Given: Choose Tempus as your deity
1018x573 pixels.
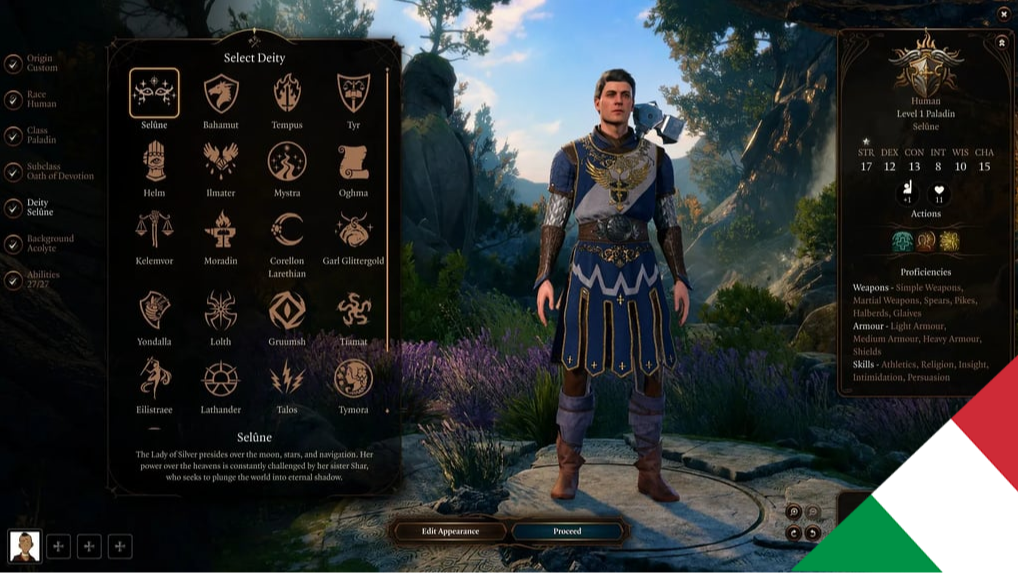Looking at the screenshot, I should [x=287, y=95].
